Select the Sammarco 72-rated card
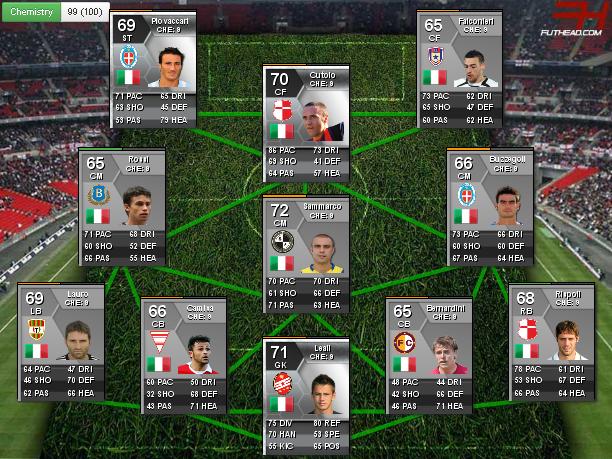The image size is (612, 459). (x=305, y=254)
